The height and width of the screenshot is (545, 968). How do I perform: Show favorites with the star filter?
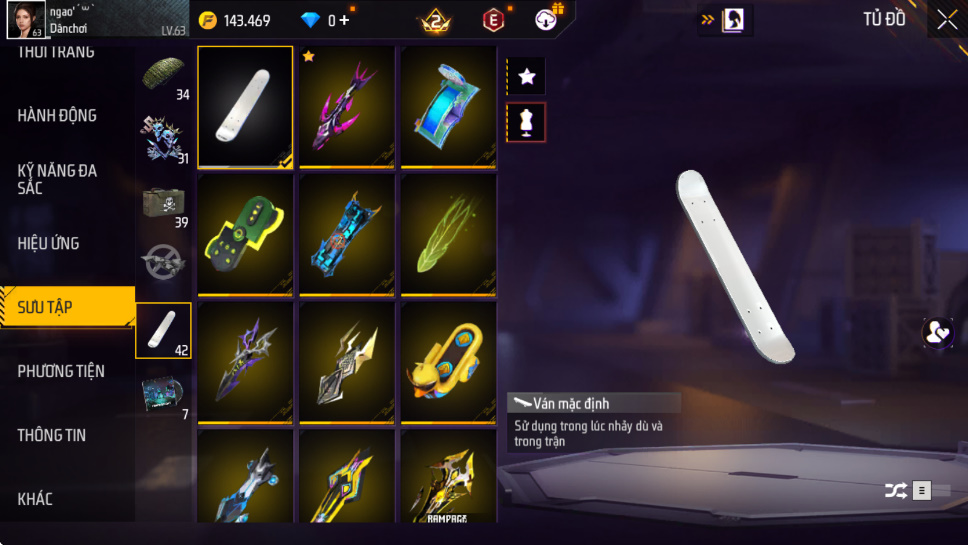[526, 76]
